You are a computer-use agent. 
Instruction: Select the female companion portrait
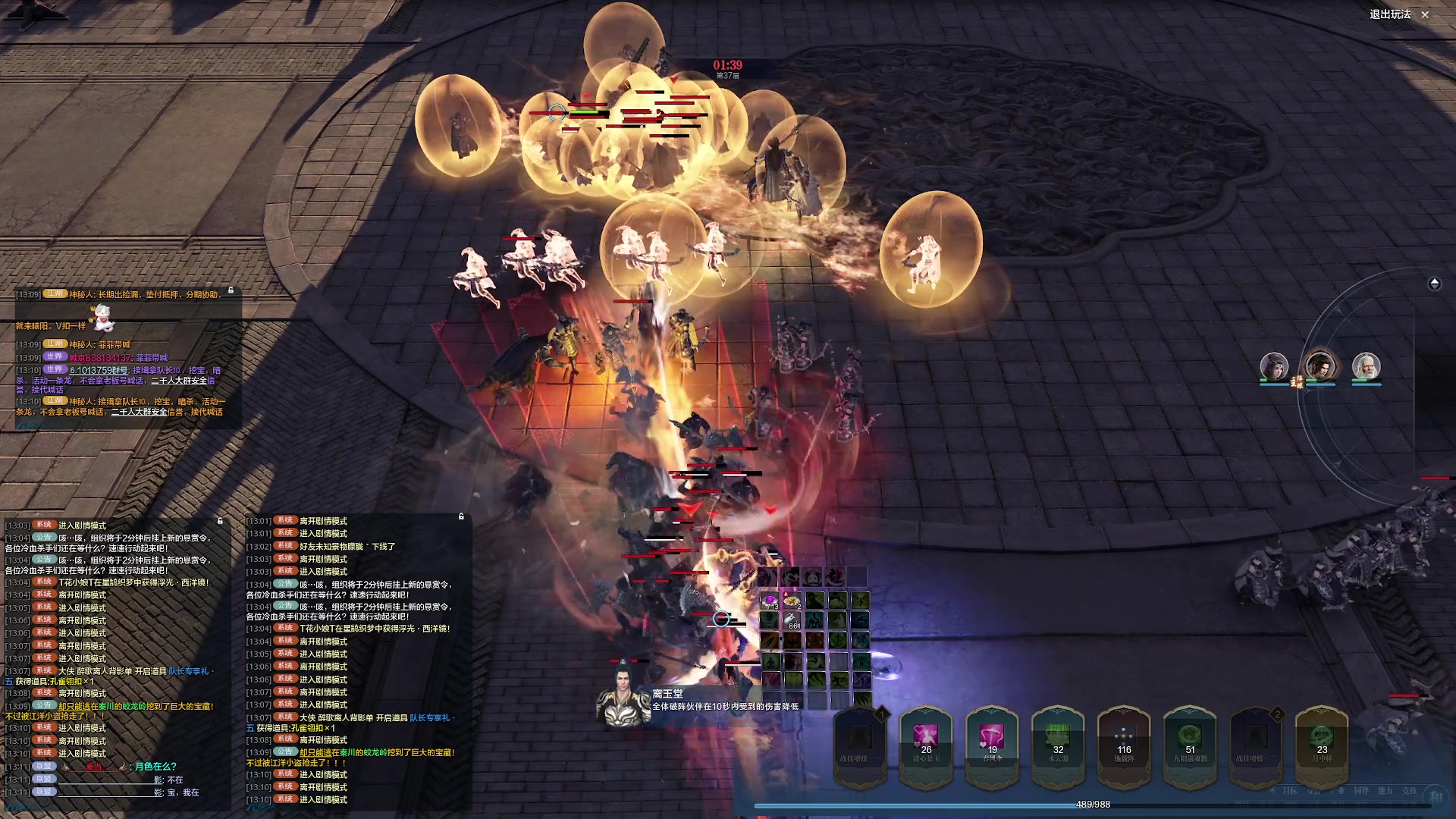[1274, 367]
